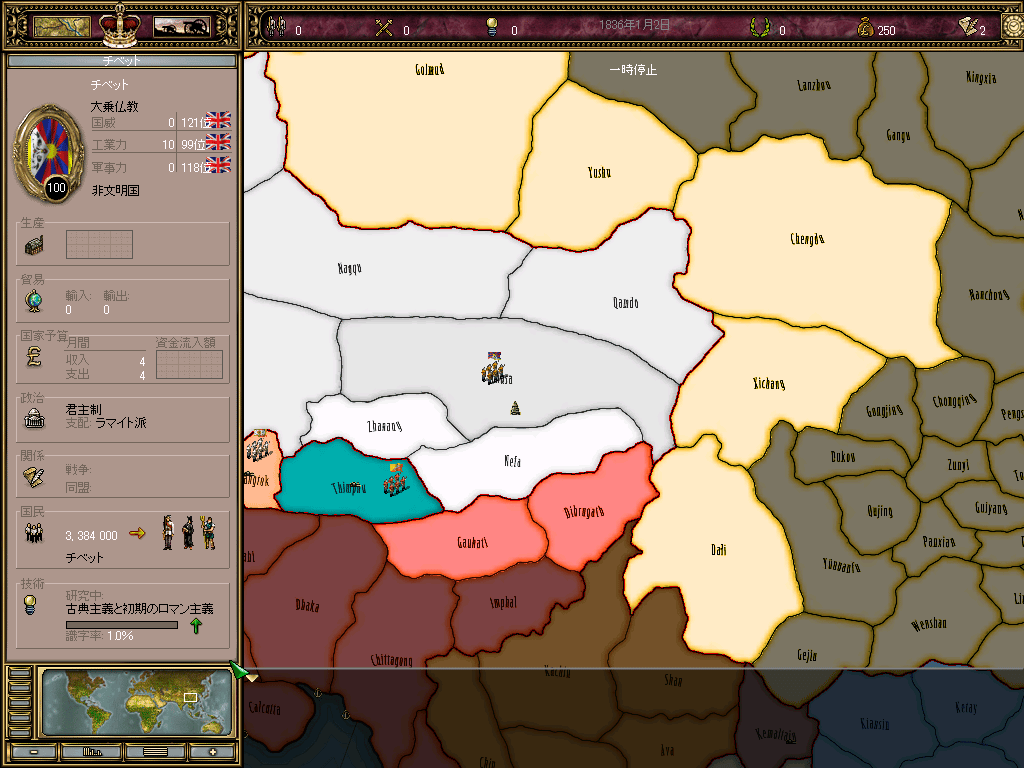Zoom out with the minus button
Image resolution: width=1024 pixels, height=768 pixels.
[34, 752]
